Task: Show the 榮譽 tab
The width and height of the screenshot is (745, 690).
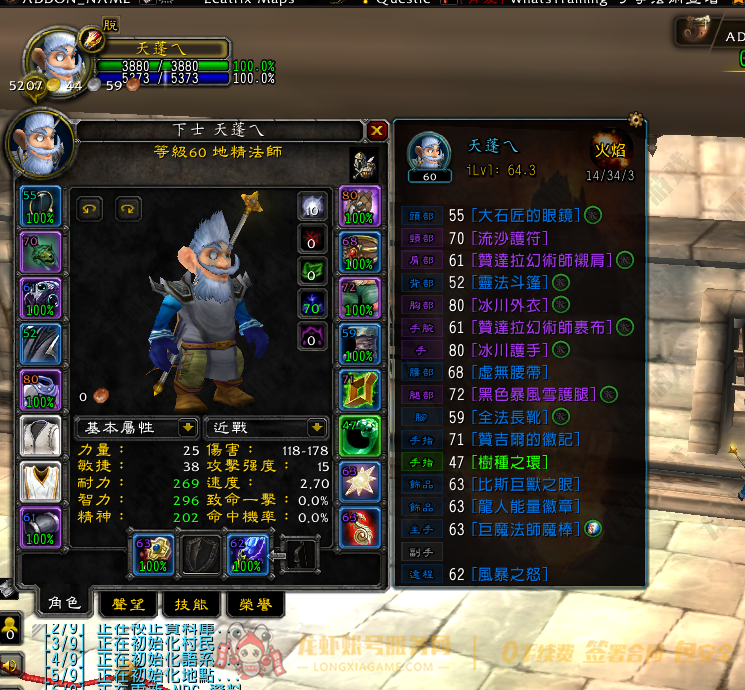Action: (x=254, y=605)
